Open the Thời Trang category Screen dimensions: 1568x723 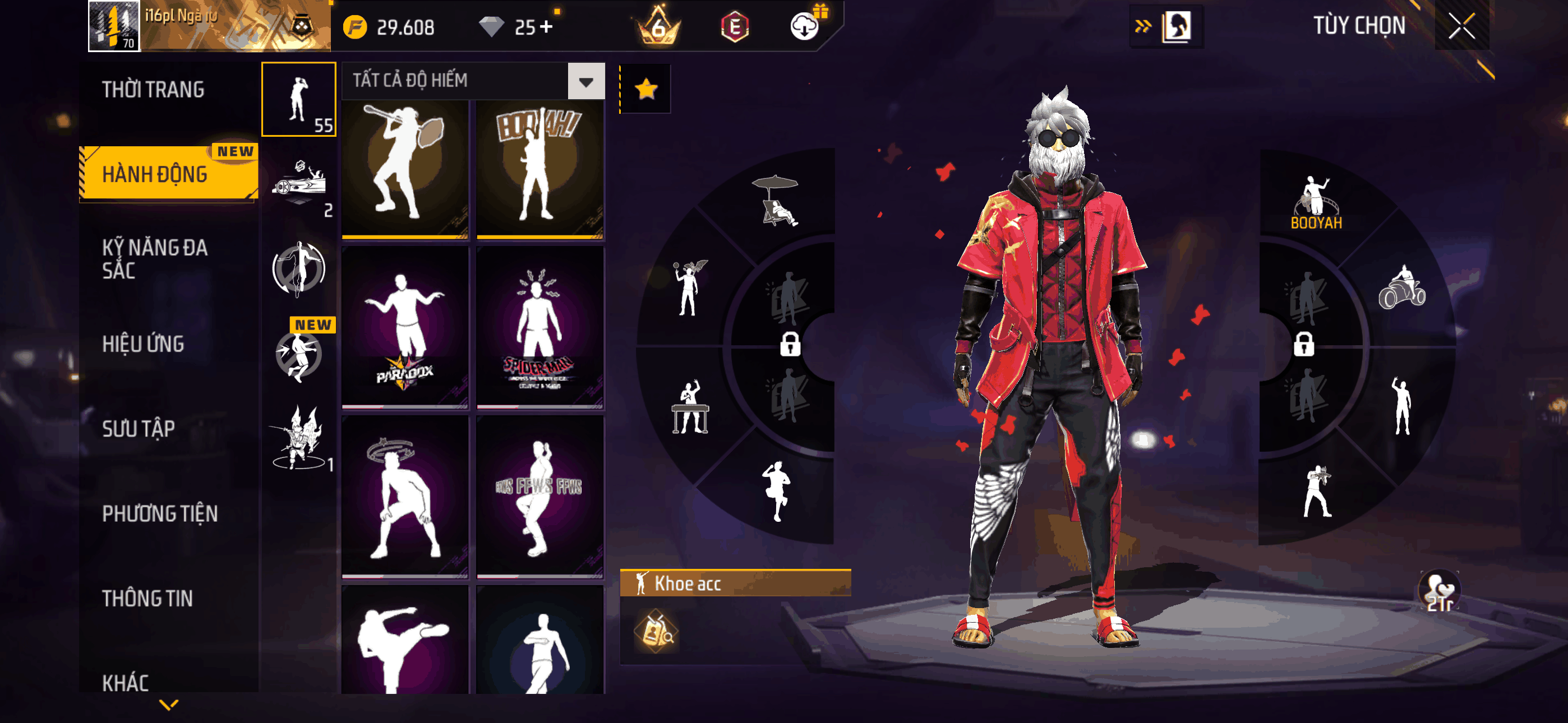(153, 90)
